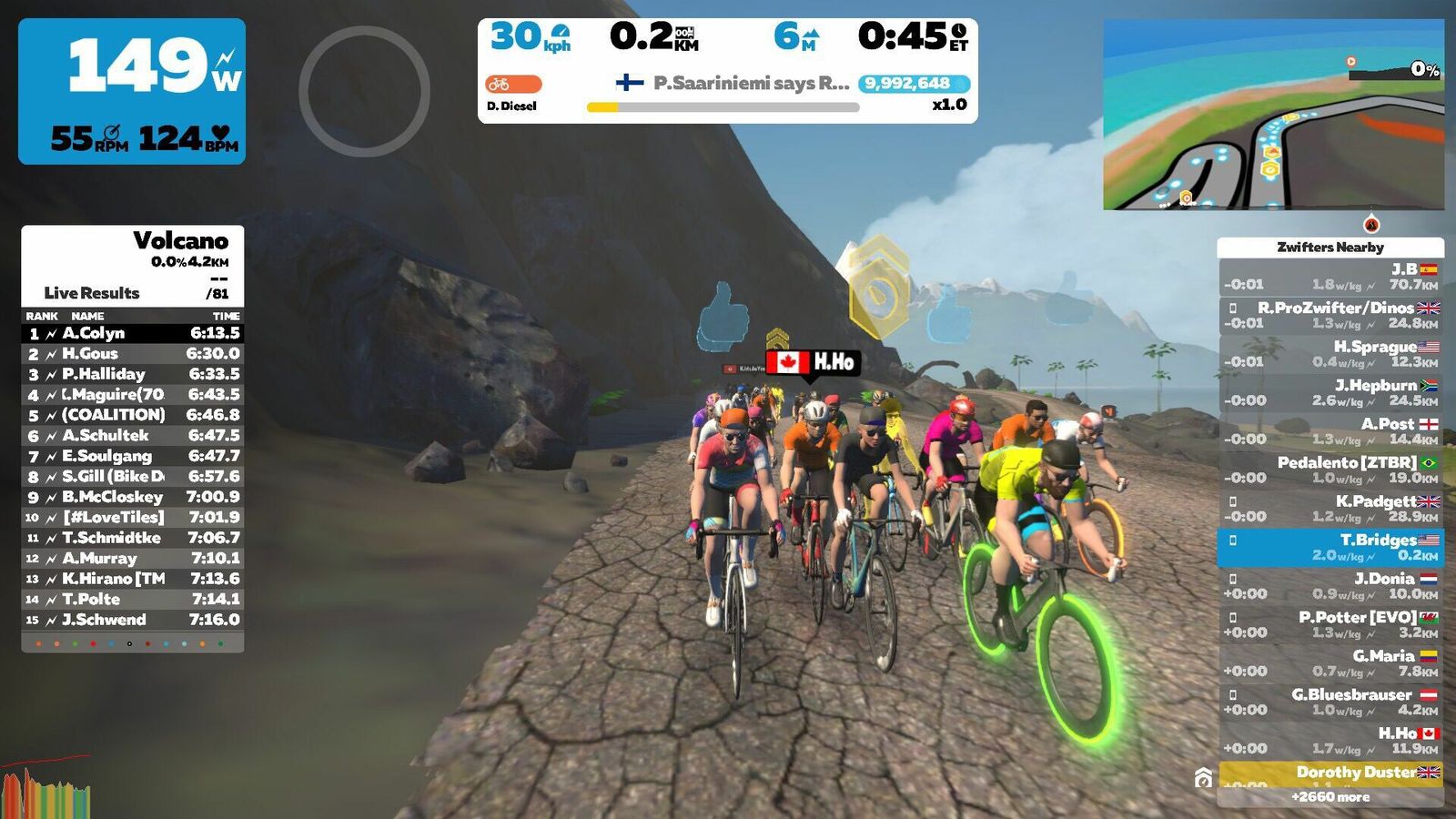Click the 149 W power panel

(132, 91)
